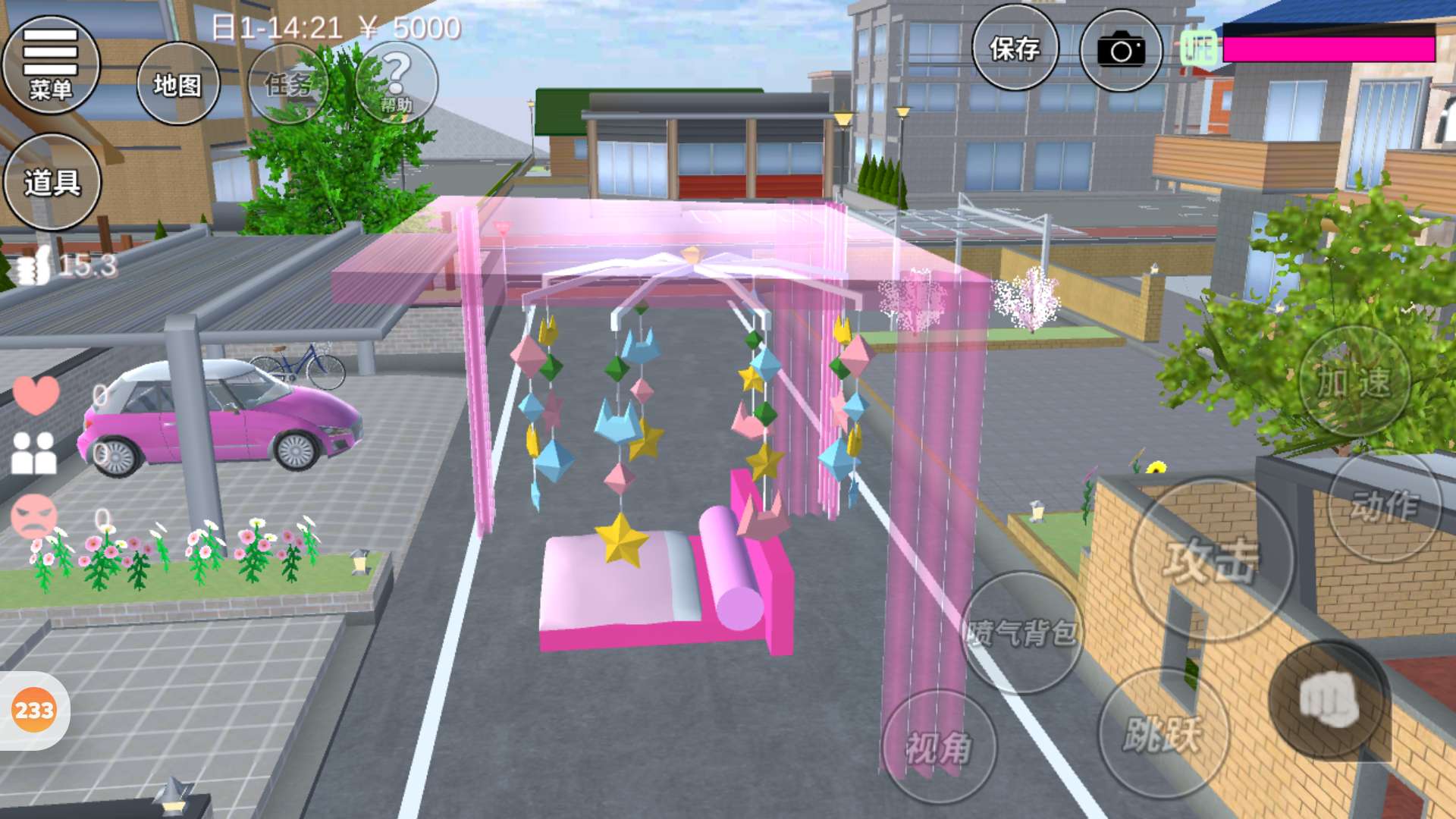Activate the 加速 speed-up button
Image resolution: width=1456 pixels, height=819 pixels.
point(1354,381)
